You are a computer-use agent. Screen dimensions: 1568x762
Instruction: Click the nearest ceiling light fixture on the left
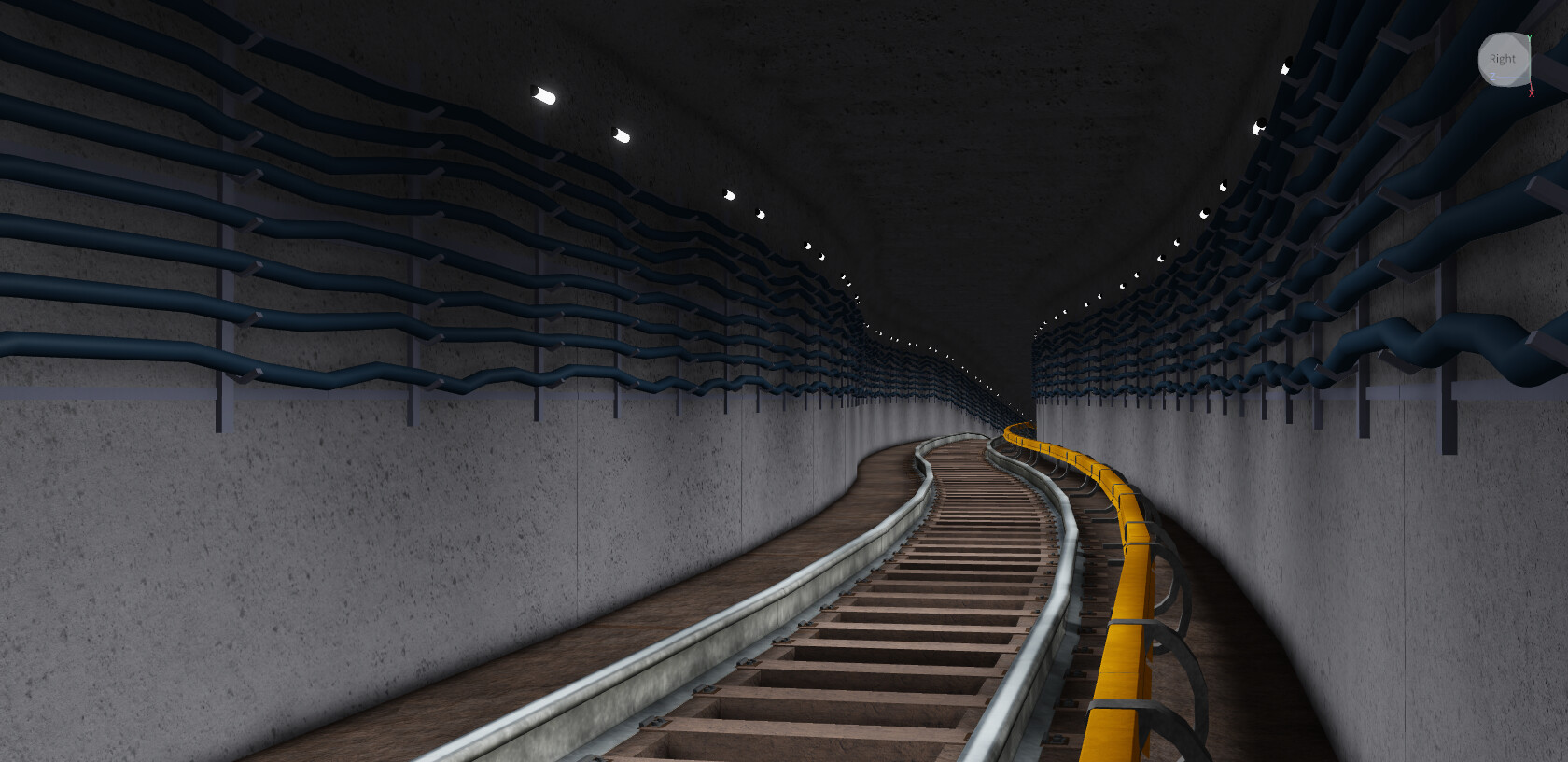tap(544, 93)
